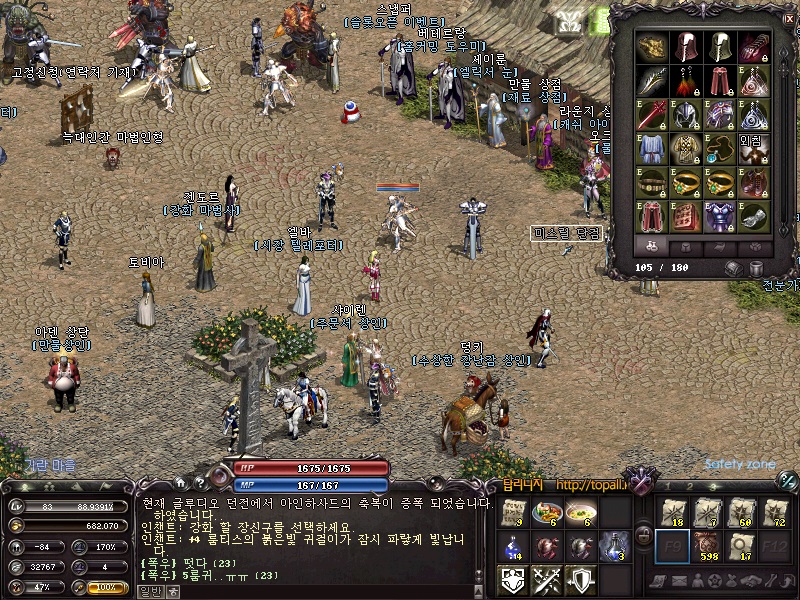Use the blue potion with count 14
The height and width of the screenshot is (600, 800).
point(513,546)
